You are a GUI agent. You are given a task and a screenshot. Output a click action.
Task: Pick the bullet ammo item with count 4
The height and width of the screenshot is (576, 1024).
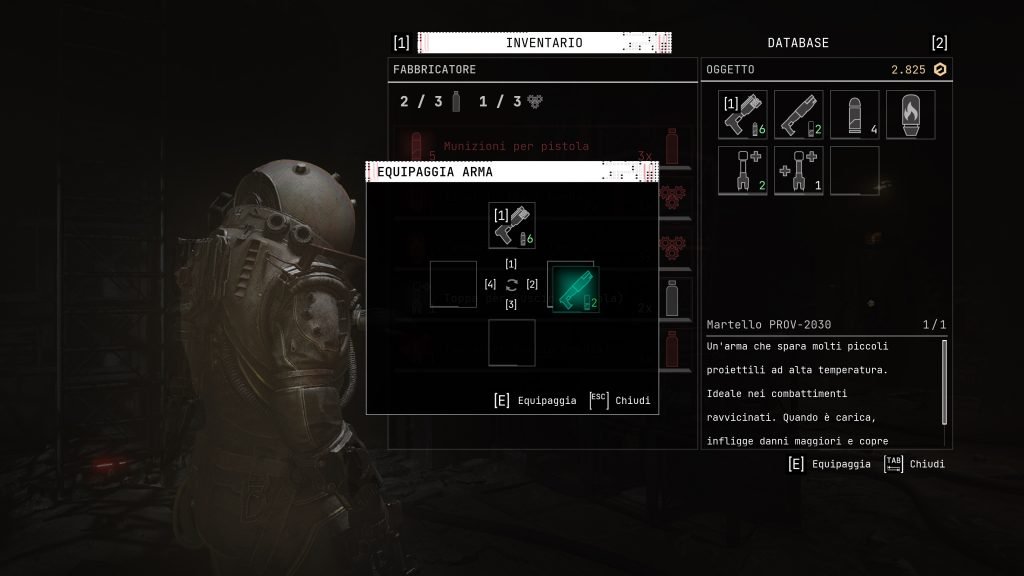[x=854, y=115]
